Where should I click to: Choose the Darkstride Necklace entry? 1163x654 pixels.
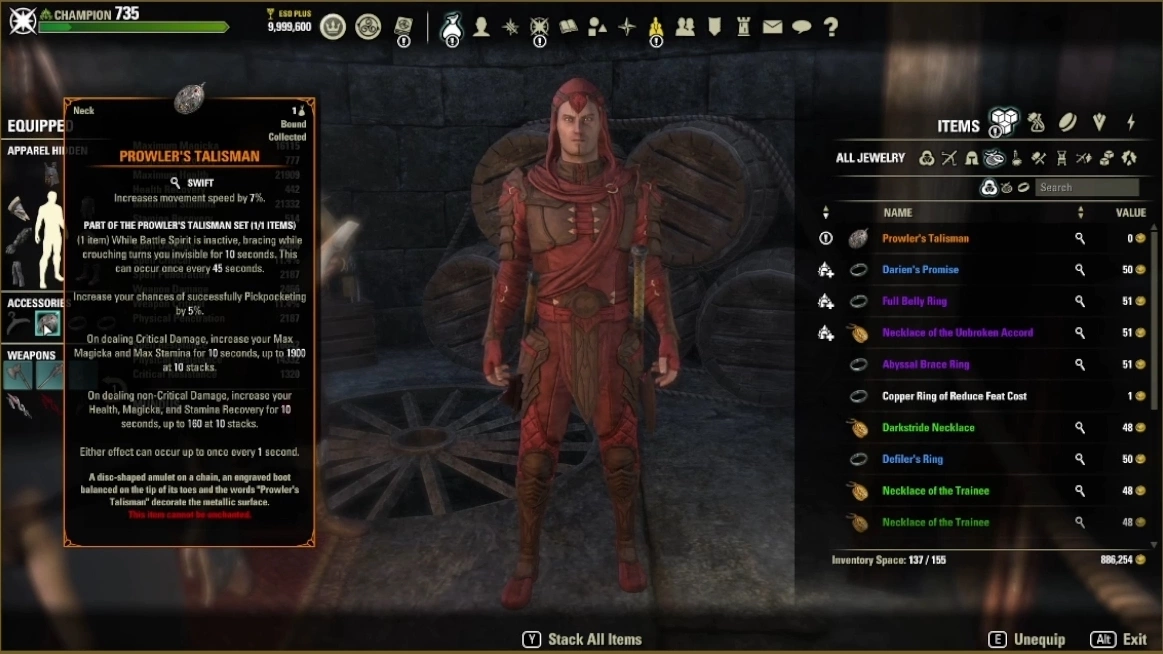point(928,428)
